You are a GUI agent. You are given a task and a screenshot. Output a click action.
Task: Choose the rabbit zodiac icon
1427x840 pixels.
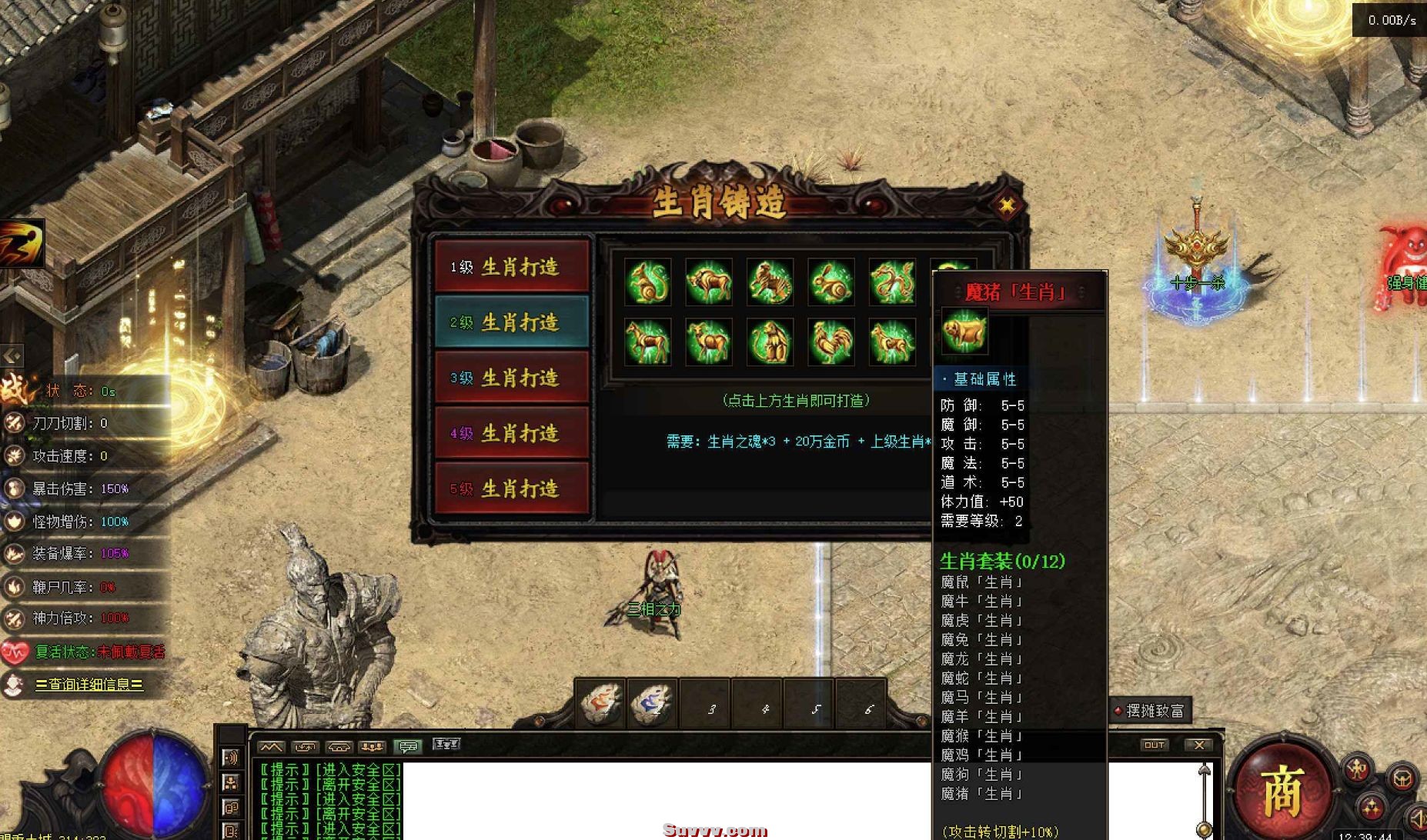[830, 282]
